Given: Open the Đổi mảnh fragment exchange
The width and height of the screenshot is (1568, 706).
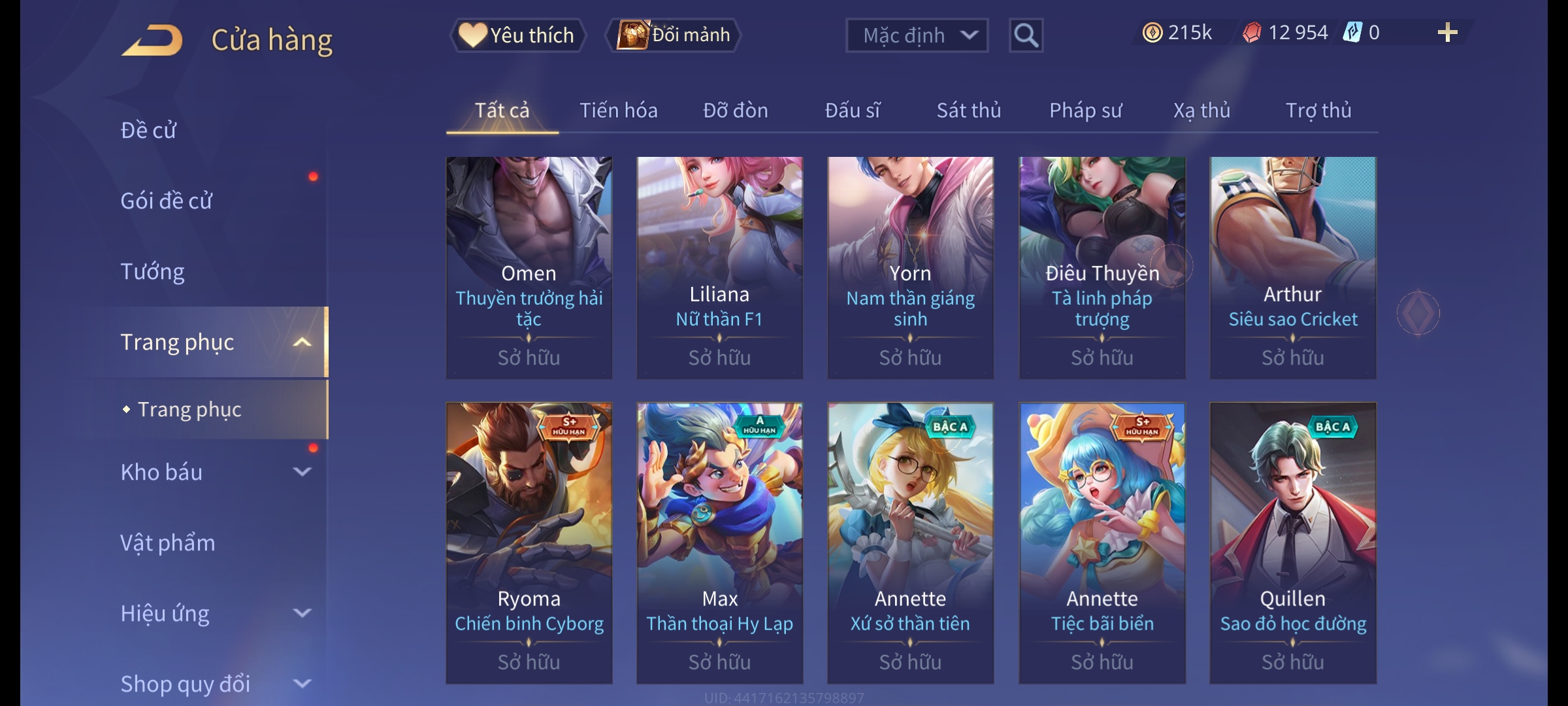Looking at the screenshot, I should pyautogui.click(x=674, y=35).
